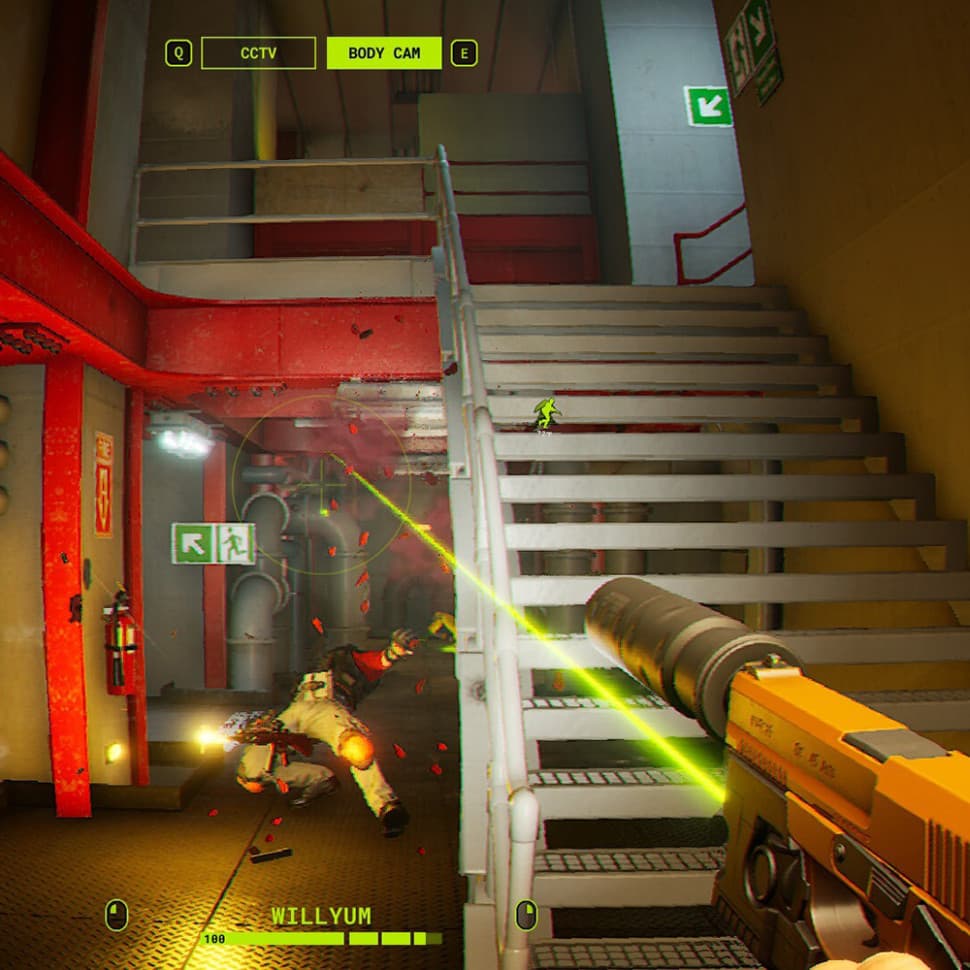Select the Body Cam view tab

pos(384,53)
